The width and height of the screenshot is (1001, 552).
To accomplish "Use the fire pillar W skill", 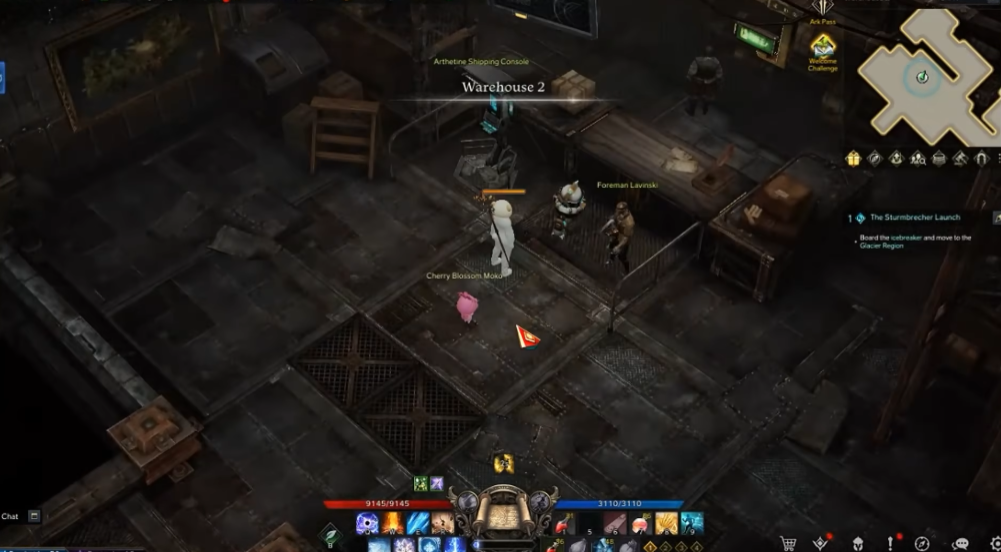I will click(393, 523).
